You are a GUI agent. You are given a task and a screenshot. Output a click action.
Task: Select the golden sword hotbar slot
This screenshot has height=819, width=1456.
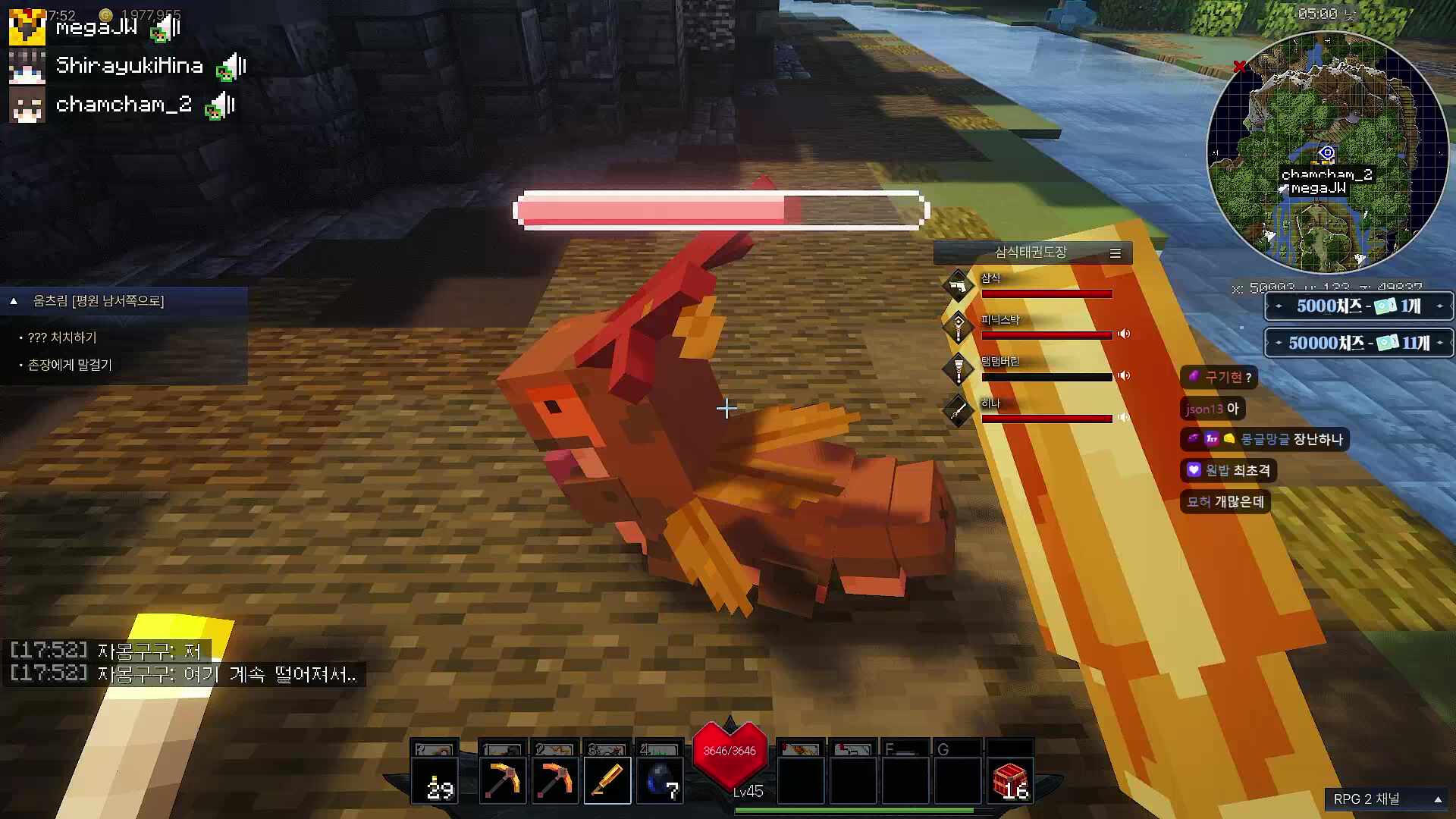(607, 780)
